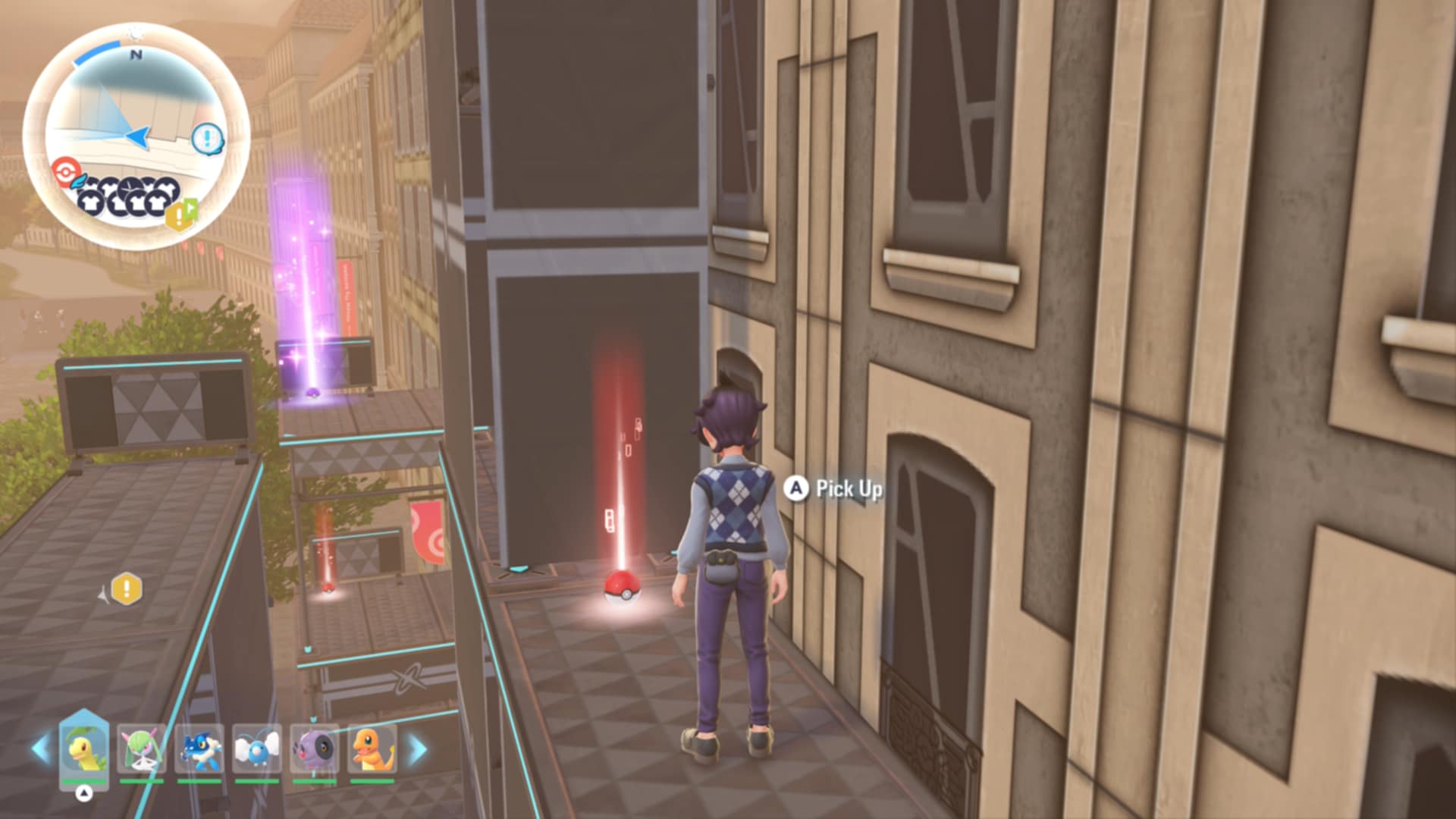Viewport: 1456px width, 819px height.
Task: Choose Kirlia from the party bar
Action: click(141, 749)
